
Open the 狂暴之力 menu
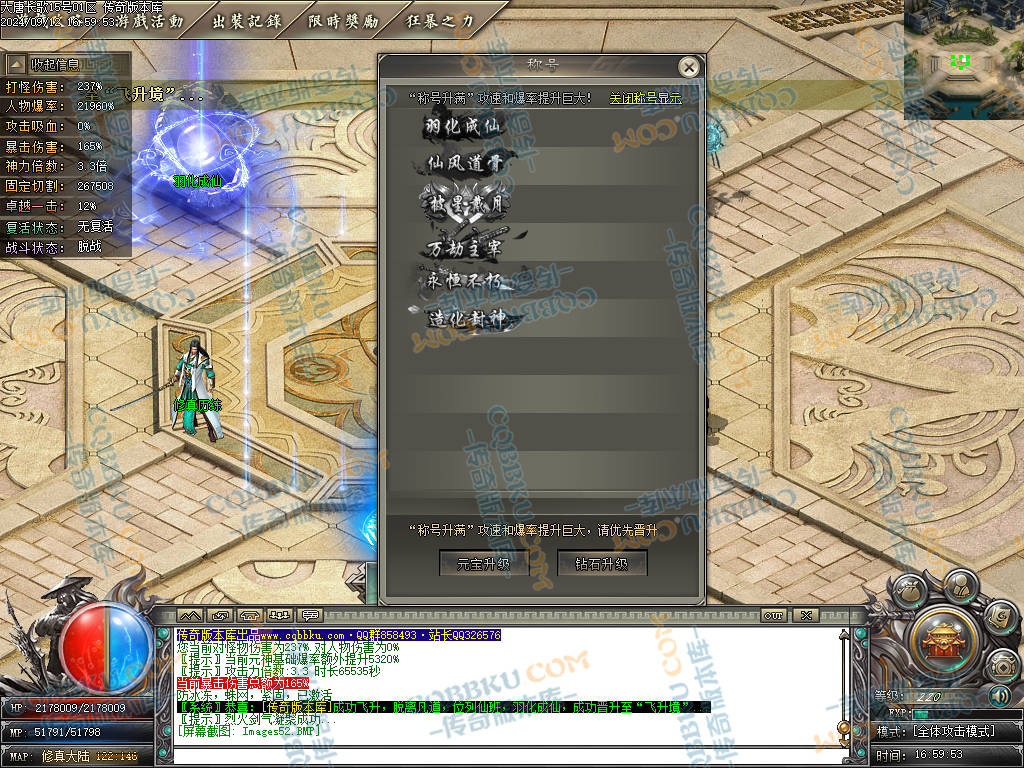pos(441,20)
